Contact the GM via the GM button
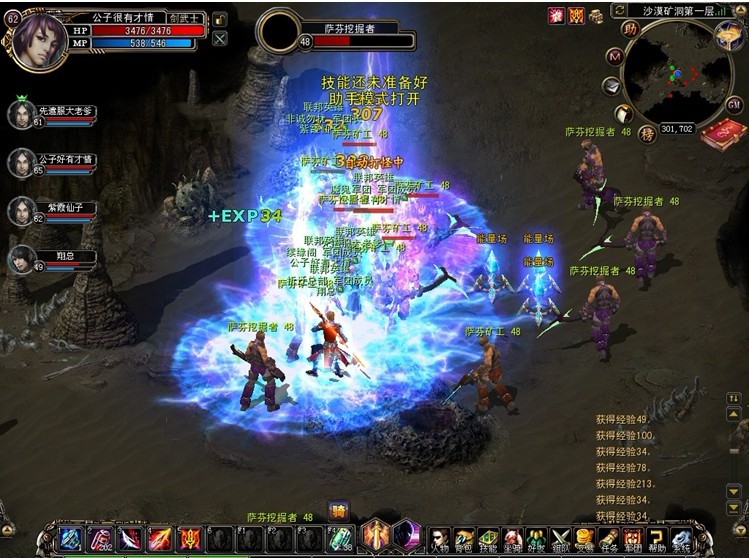749x558 pixels. click(x=733, y=104)
